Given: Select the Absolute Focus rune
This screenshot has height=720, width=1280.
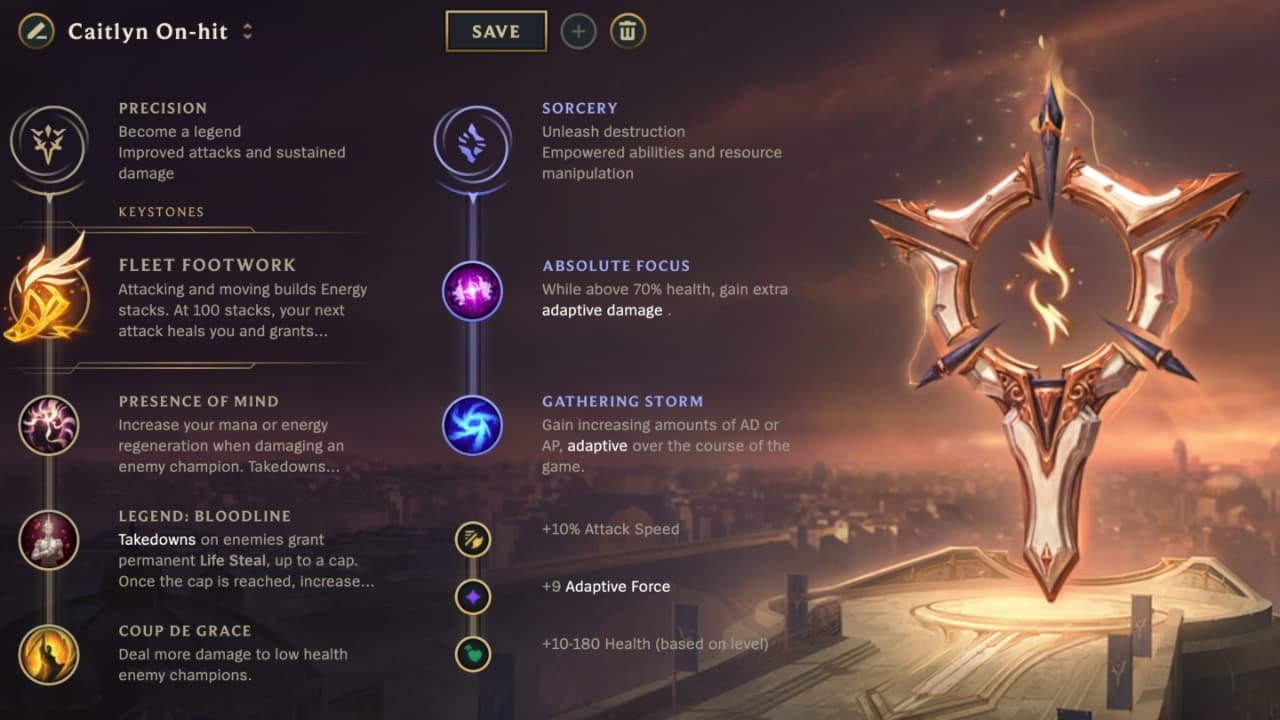Looking at the screenshot, I should (470, 291).
